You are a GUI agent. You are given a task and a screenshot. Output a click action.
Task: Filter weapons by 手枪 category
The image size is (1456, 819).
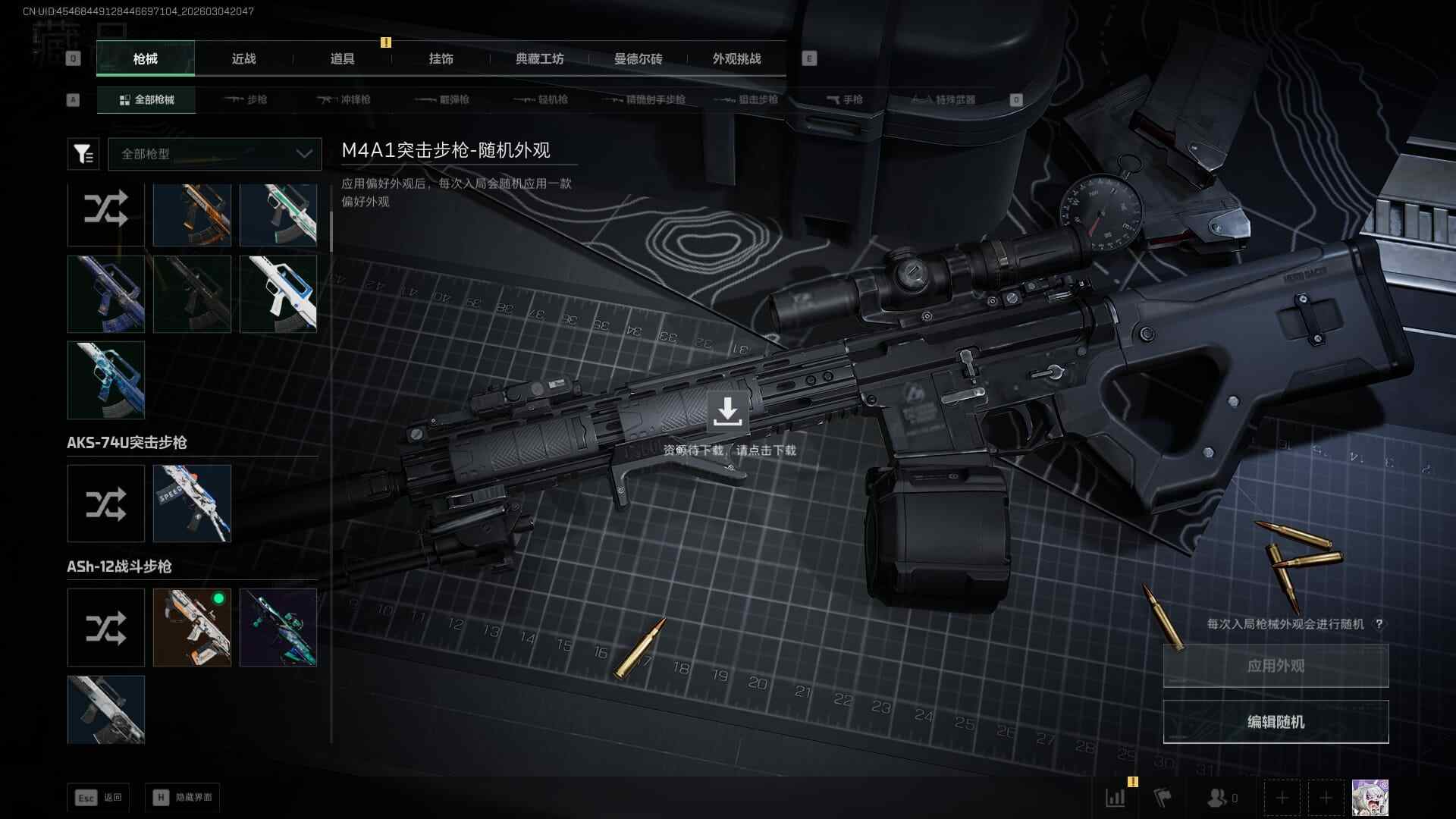tap(845, 100)
